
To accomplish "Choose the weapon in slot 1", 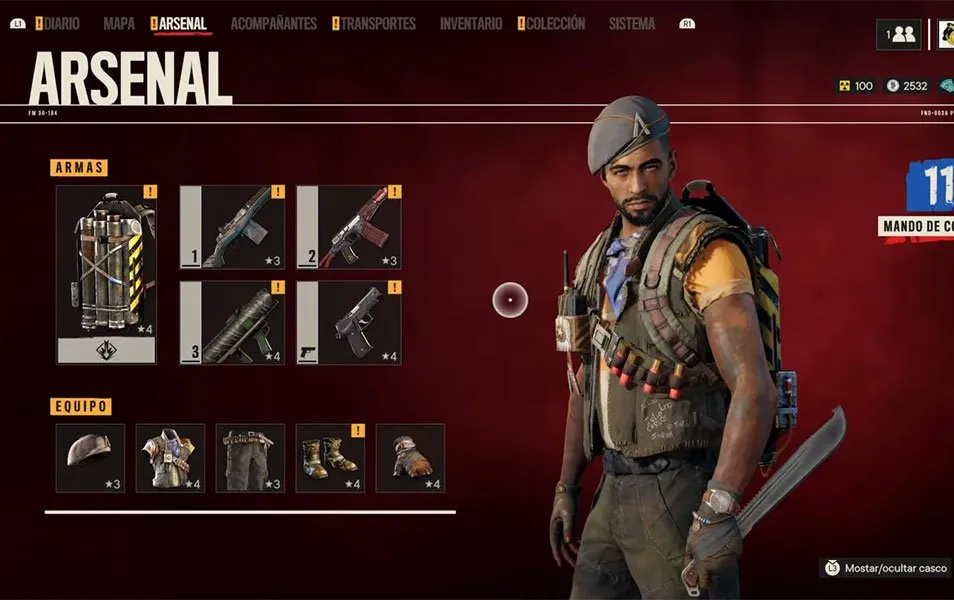I will (x=231, y=227).
